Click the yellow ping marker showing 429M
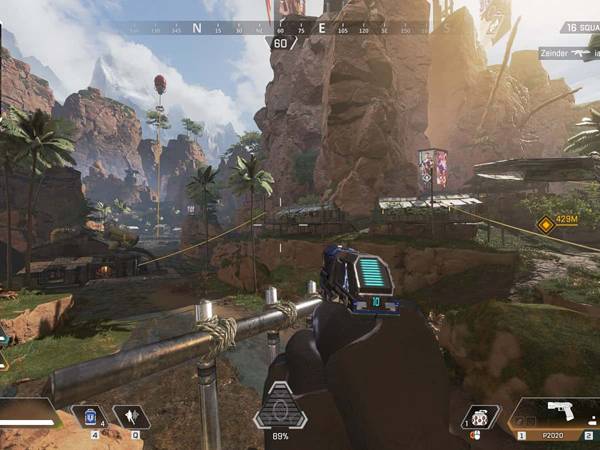Viewport: 600px width, 450px height. 546,224
